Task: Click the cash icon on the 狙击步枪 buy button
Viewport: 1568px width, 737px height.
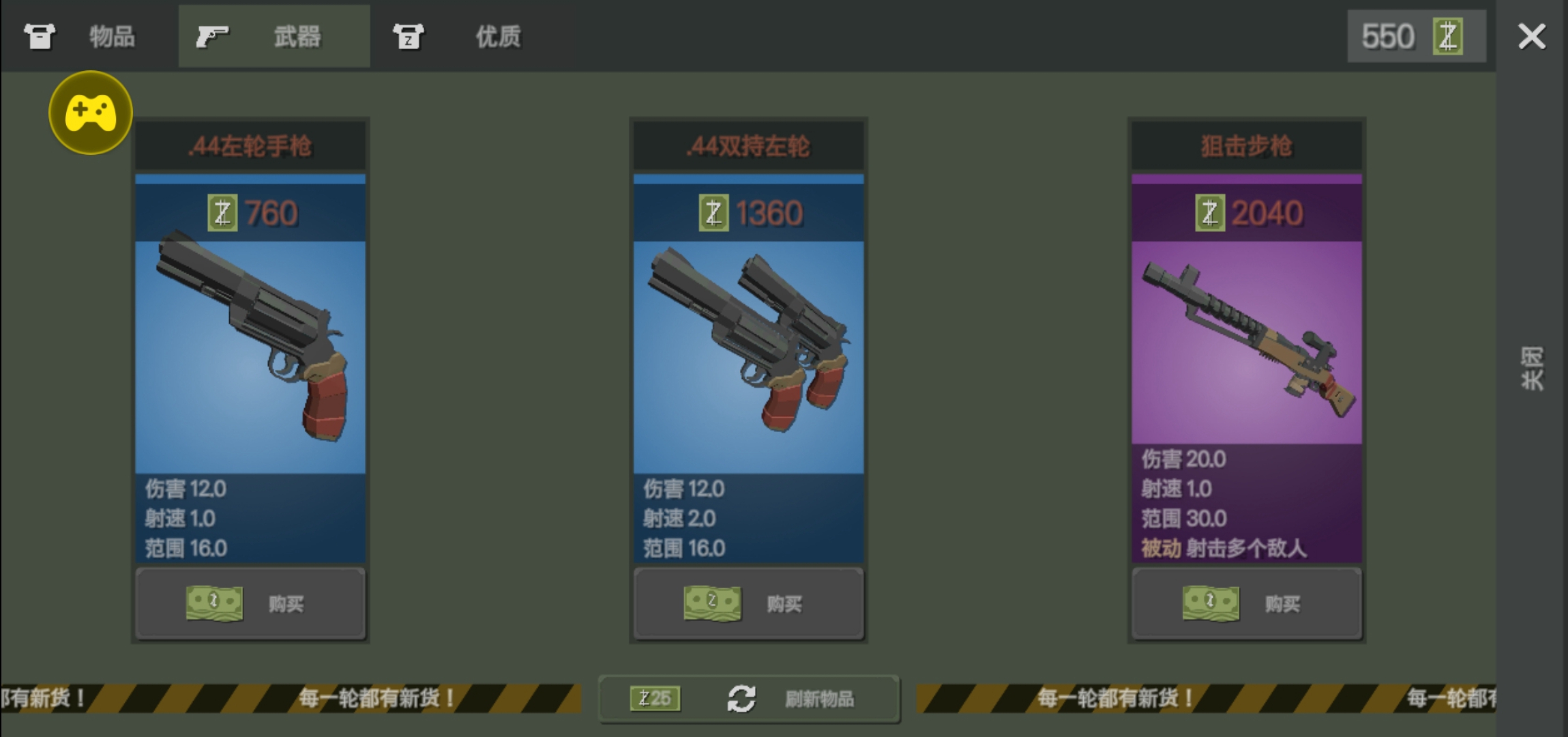Action: [1211, 603]
